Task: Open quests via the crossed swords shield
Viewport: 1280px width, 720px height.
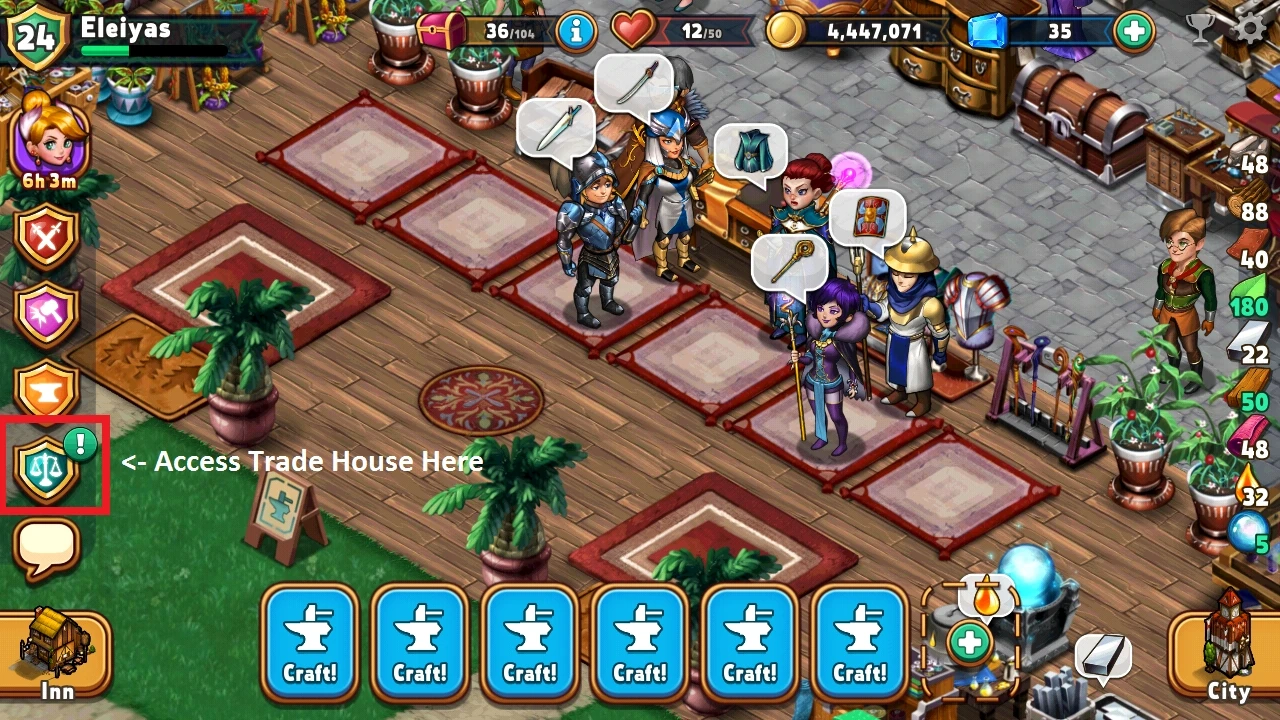Action: pyautogui.click(x=48, y=237)
